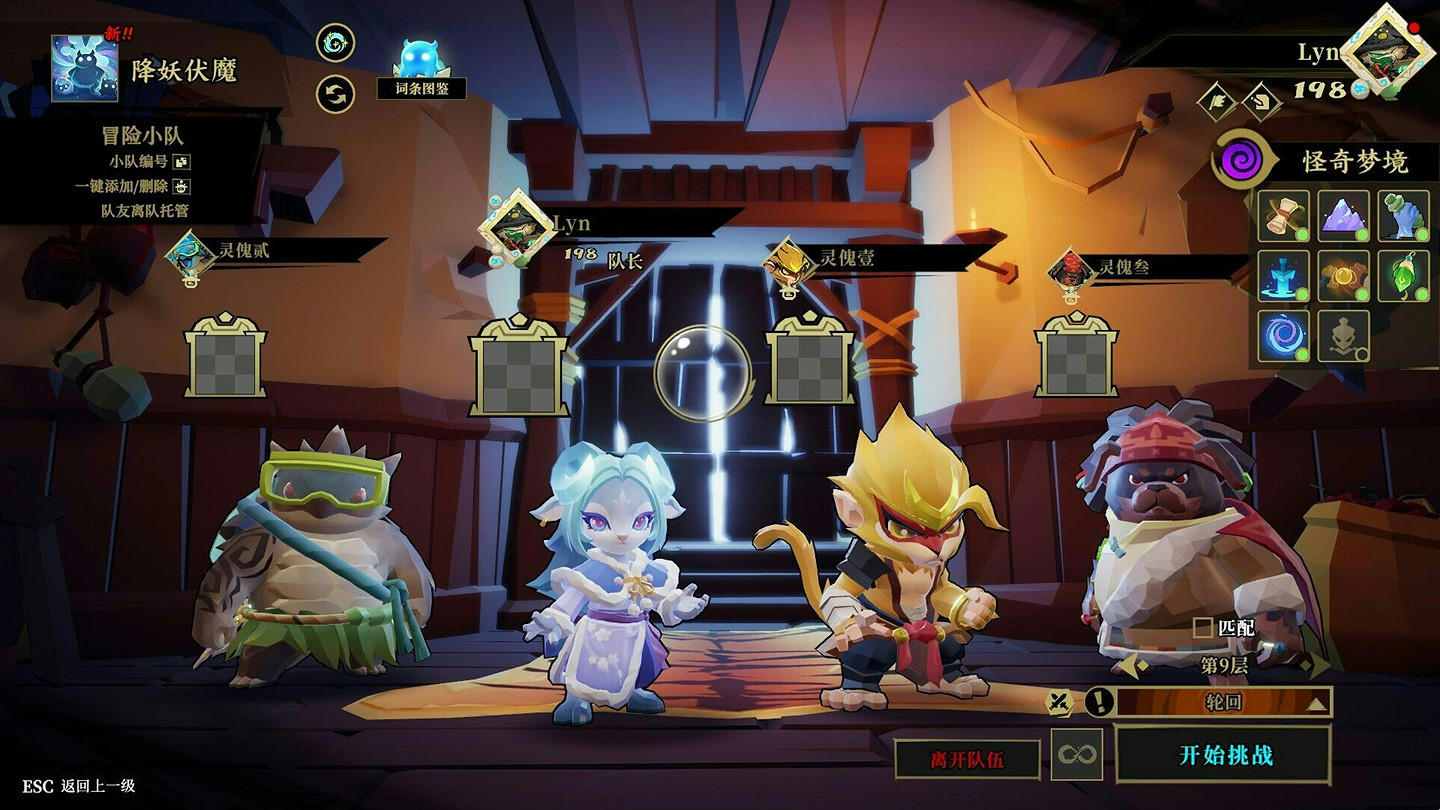Click the exclamation mark info icon
Screen dimensions: 1440x810
(x=1099, y=702)
